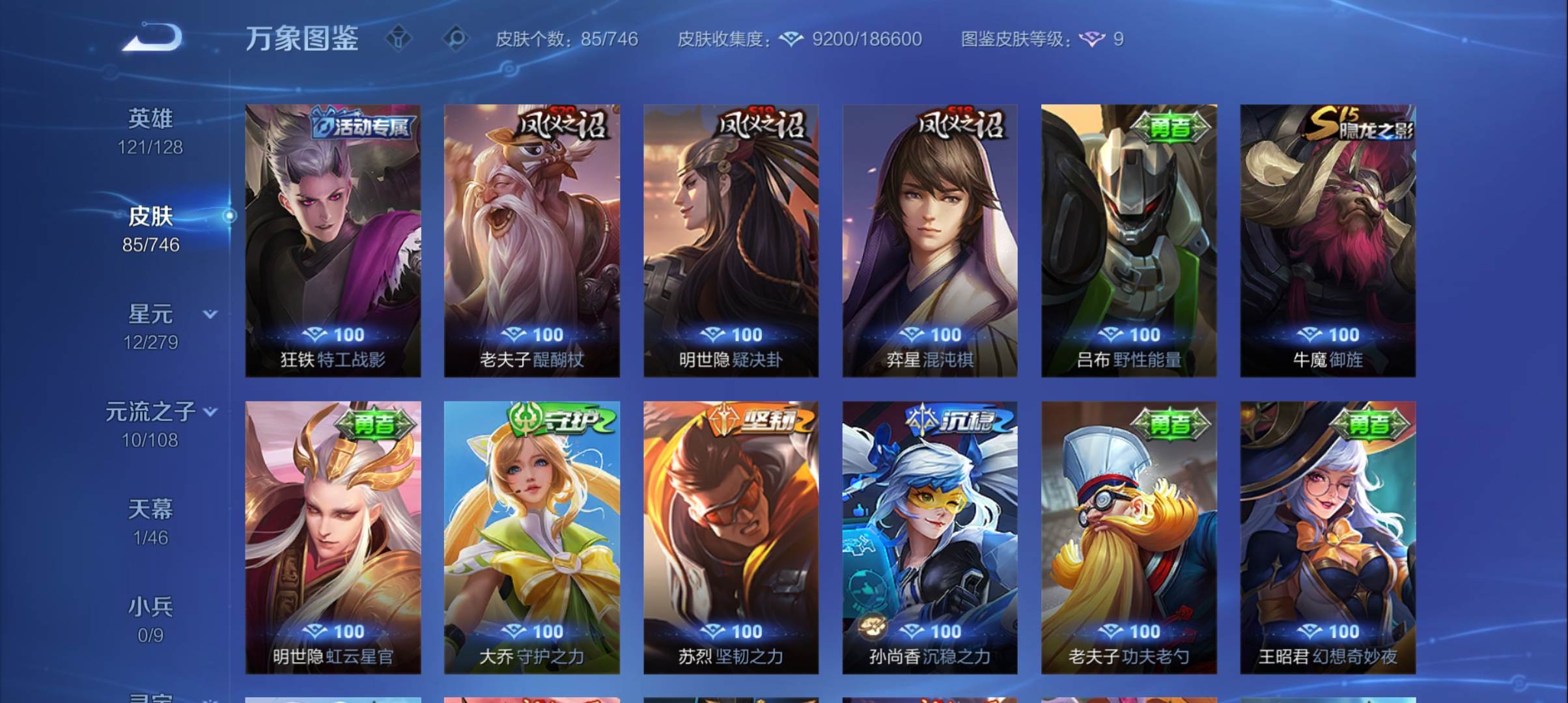Image resolution: width=1568 pixels, height=703 pixels.
Task: Click the 皮肤个数 85/746 counter
Action: pyautogui.click(x=565, y=40)
